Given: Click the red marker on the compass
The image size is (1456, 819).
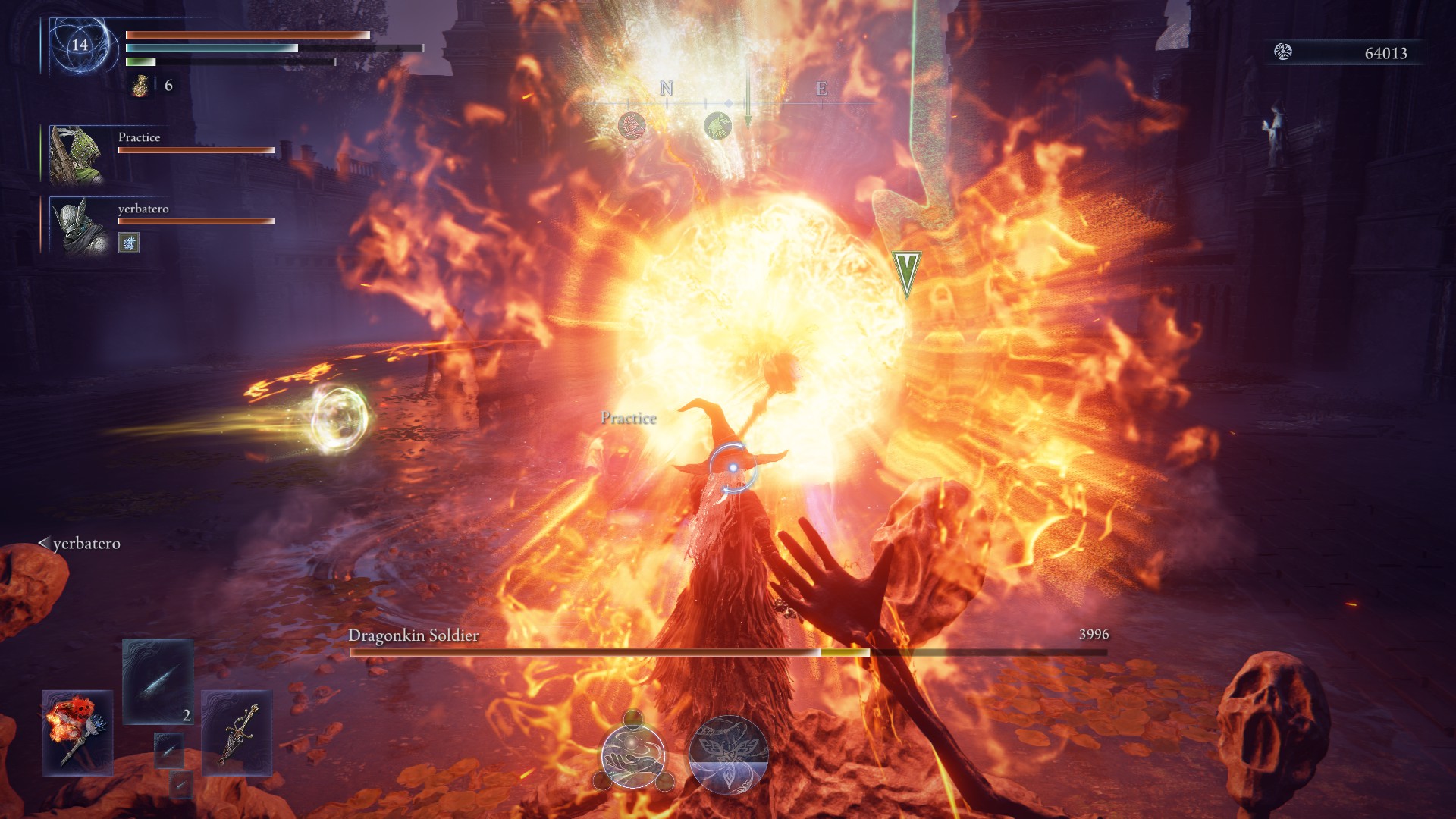Looking at the screenshot, I should (x=632, y=125).
